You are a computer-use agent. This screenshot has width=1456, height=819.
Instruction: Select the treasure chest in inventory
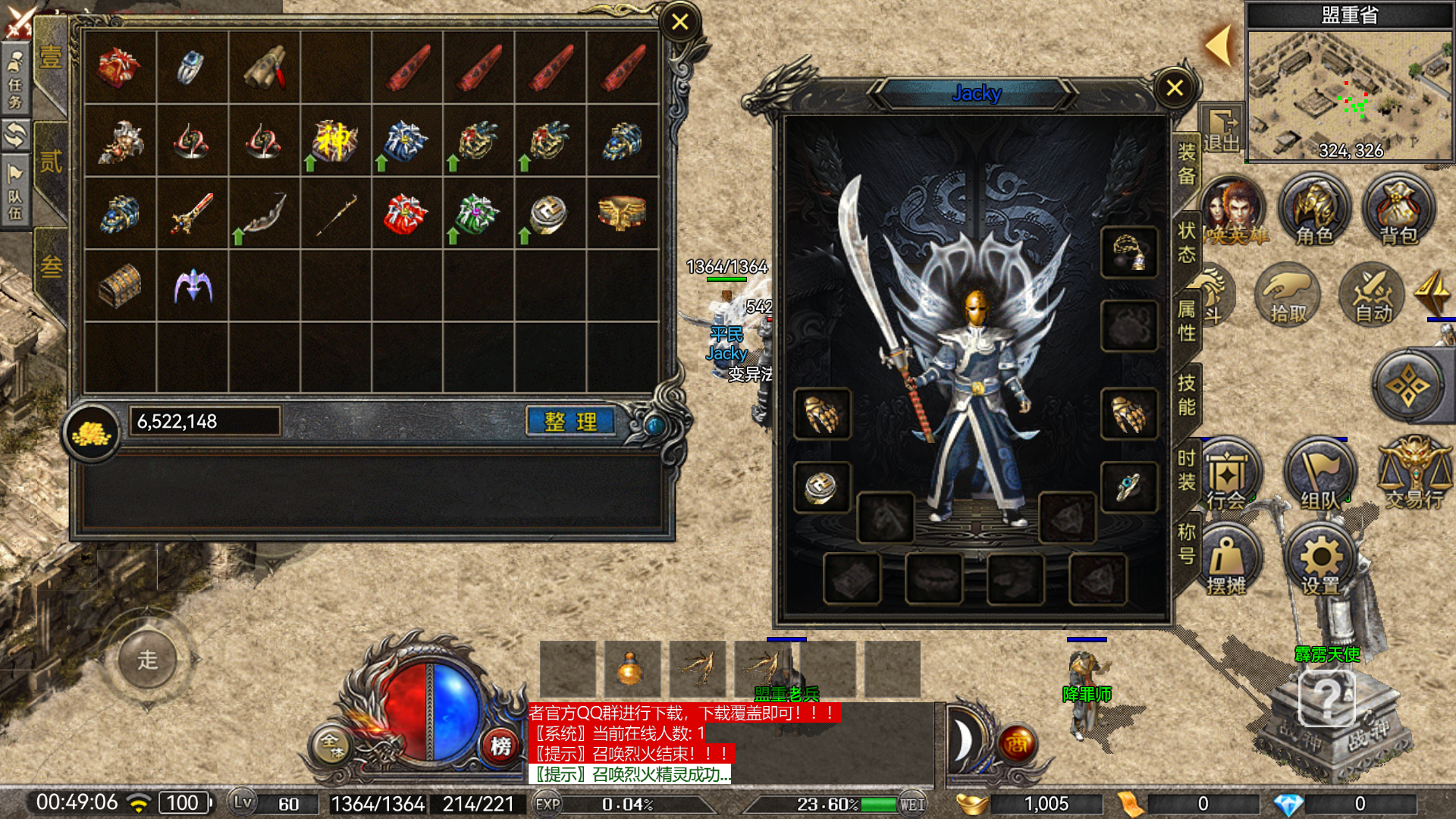pyautogui.click(x=120, y=286)
